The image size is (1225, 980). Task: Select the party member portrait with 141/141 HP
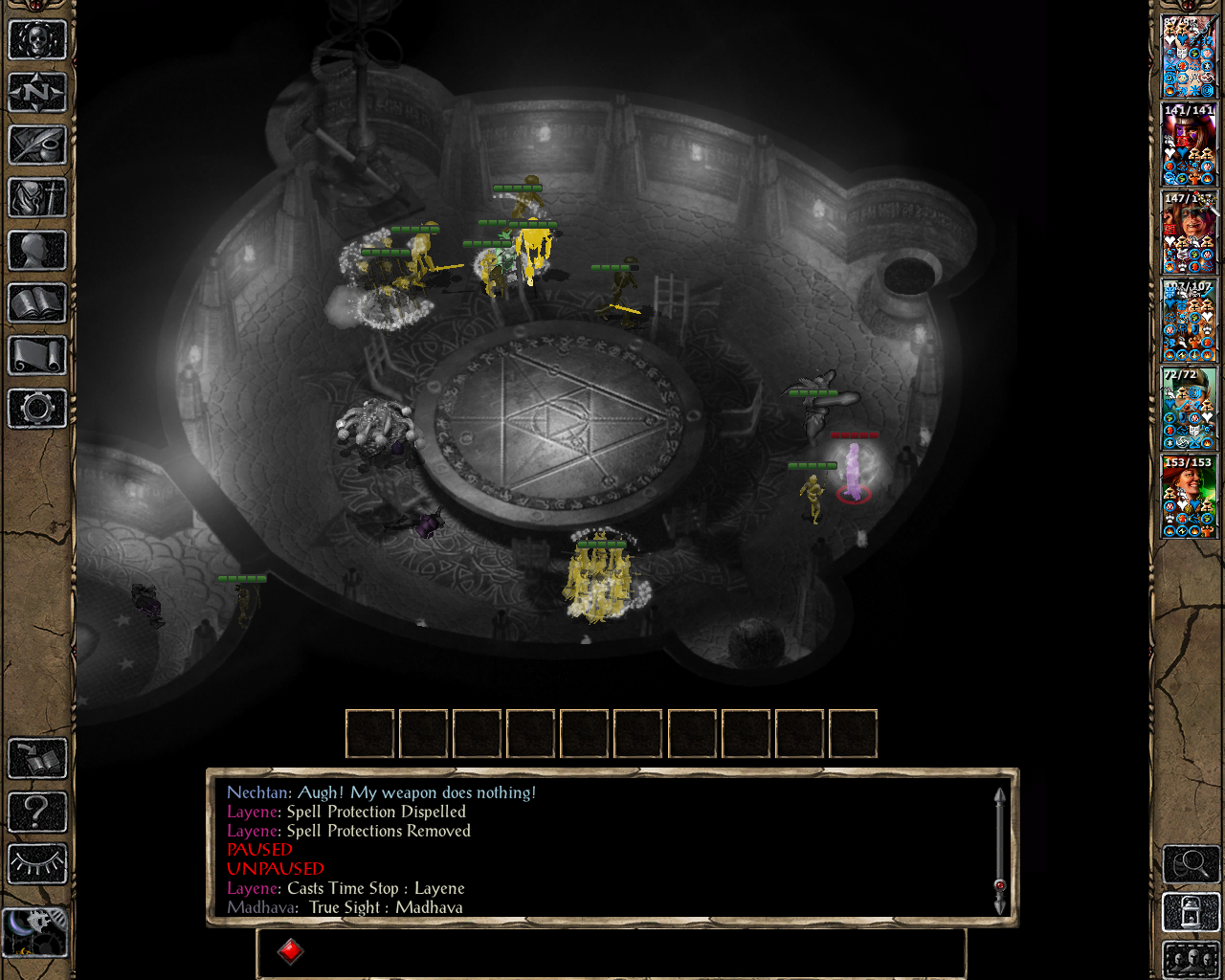[x=1189, y=145]
